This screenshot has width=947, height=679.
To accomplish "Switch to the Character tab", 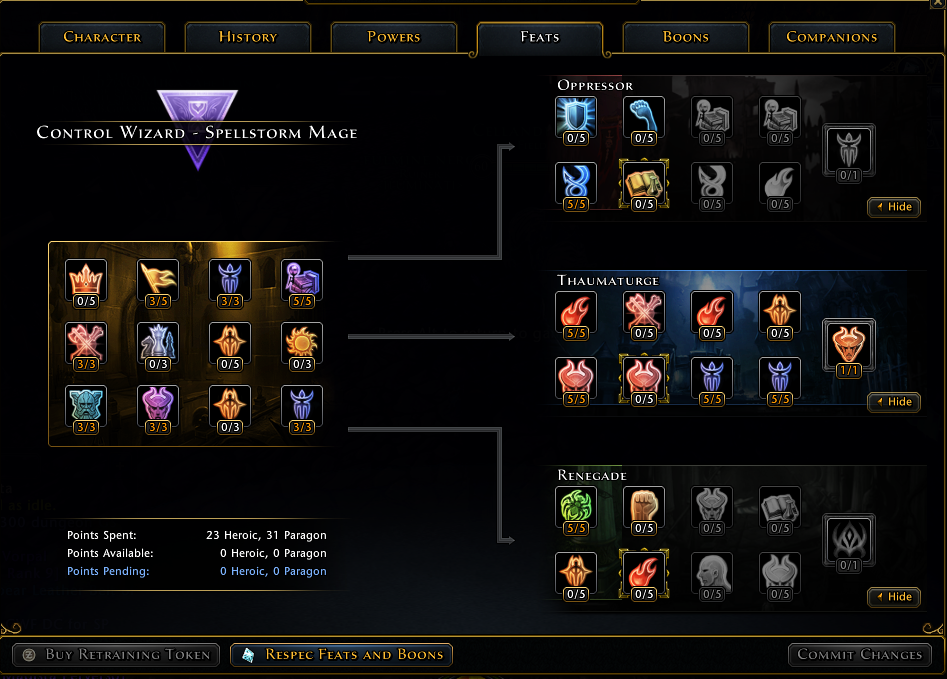I will (102, 37).
